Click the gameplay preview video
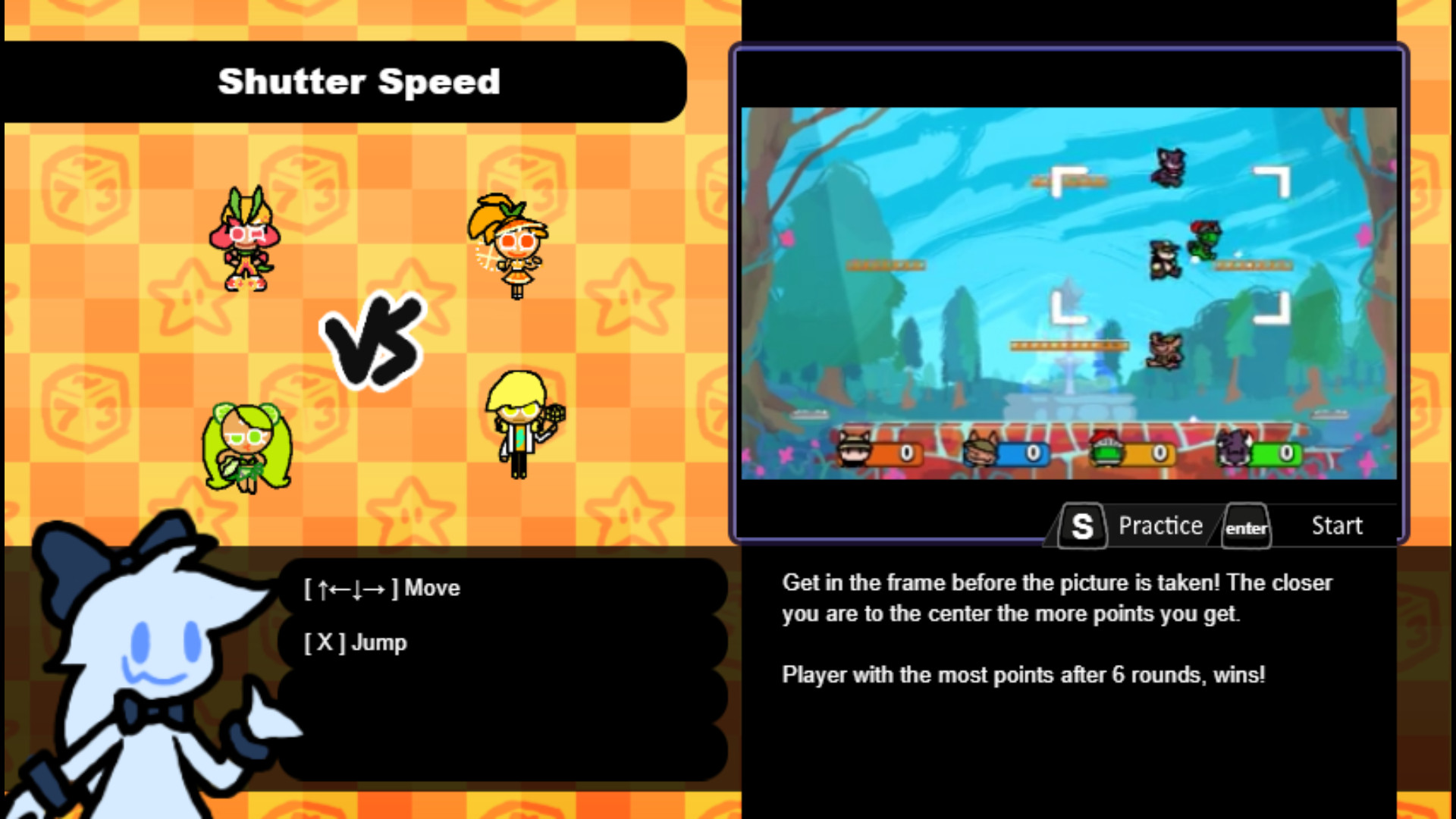 coord(1069,296)
